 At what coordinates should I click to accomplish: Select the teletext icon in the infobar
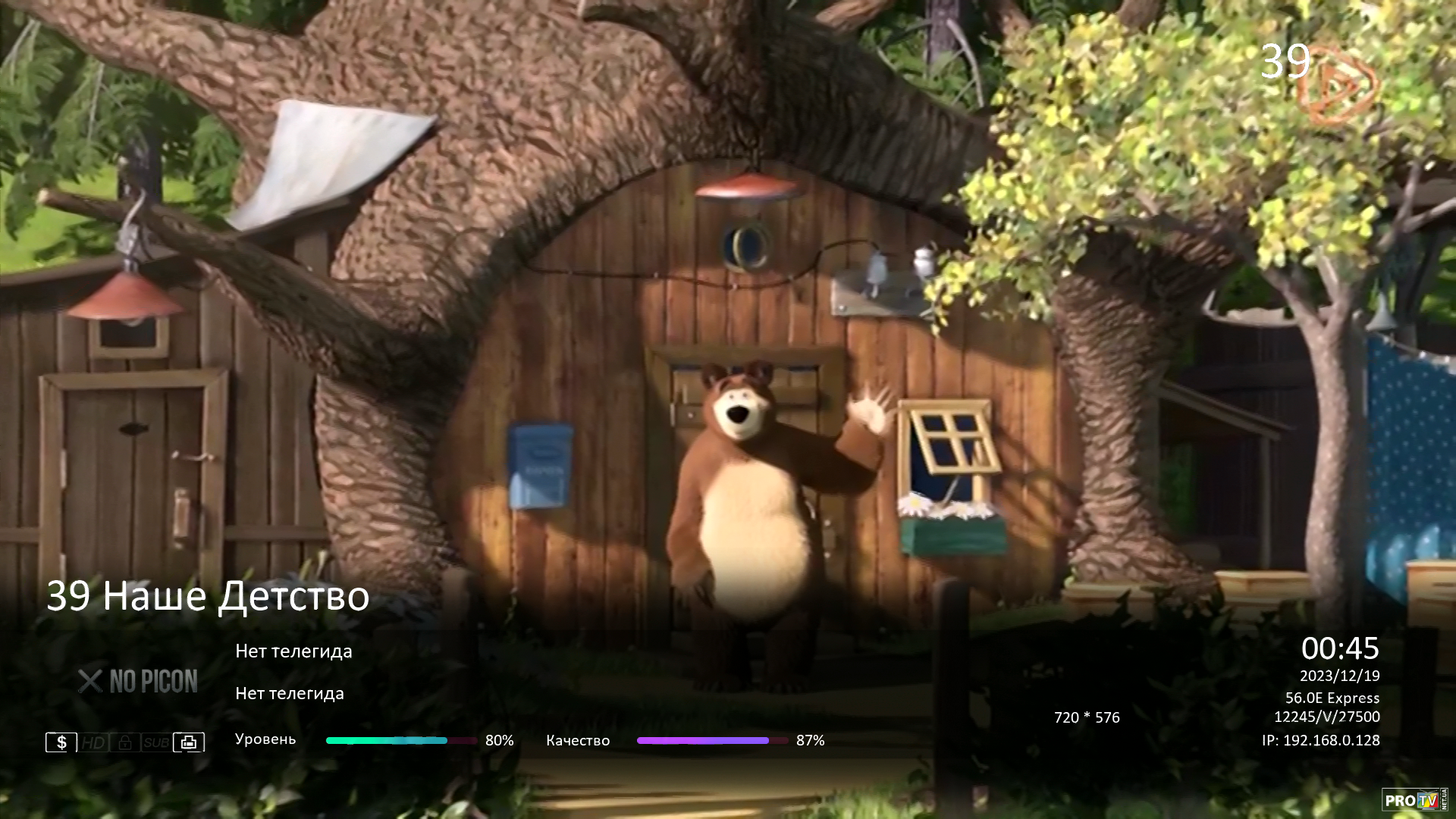tap(189, 742)
